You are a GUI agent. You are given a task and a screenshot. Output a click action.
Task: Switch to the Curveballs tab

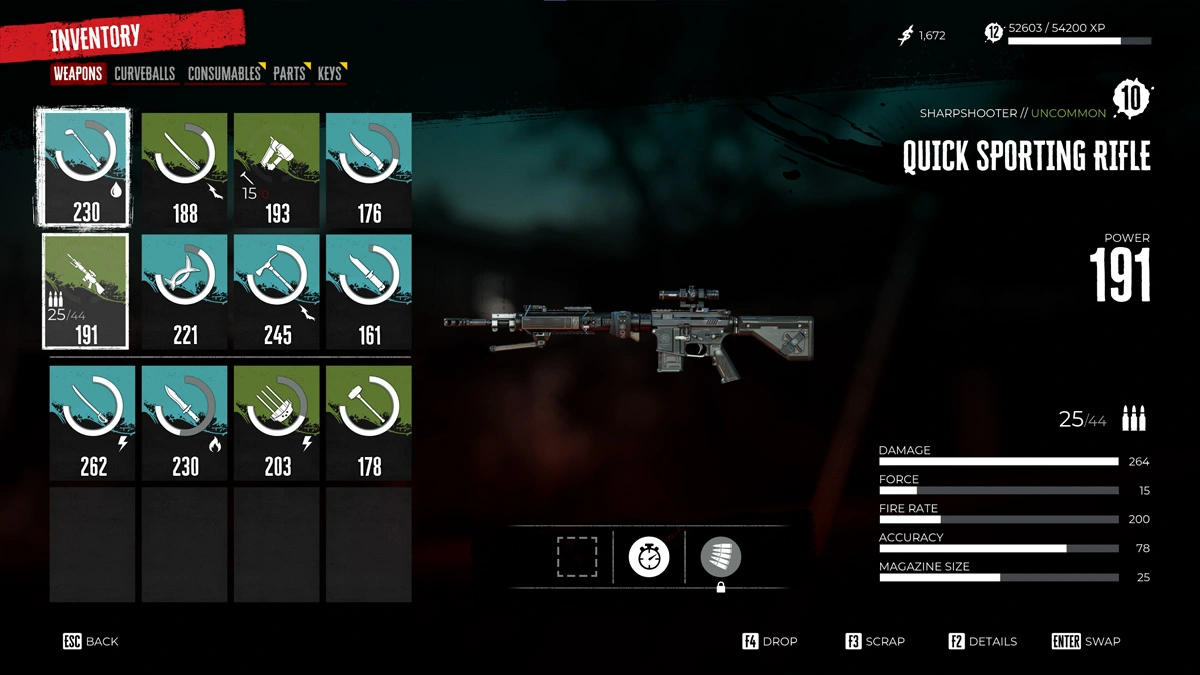coord(144,74)
